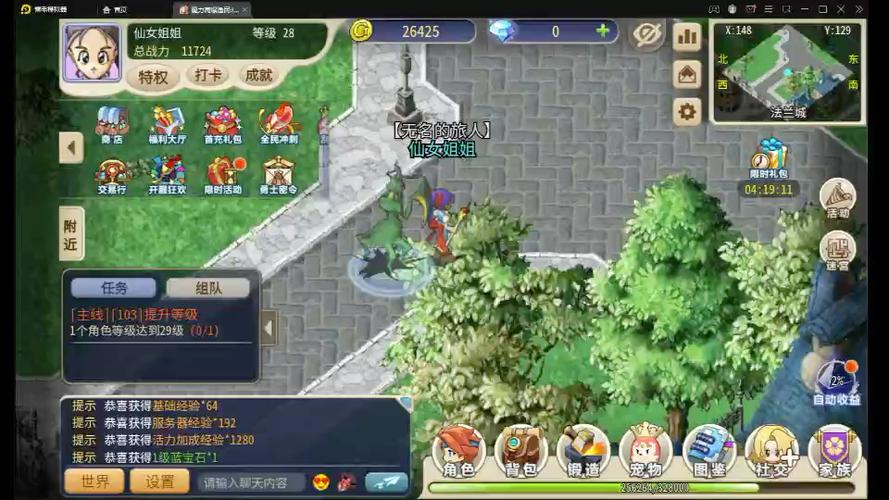Open the 世界 world chat channel
This screenshot has width=889, height=500.
(x=96, y=481)
